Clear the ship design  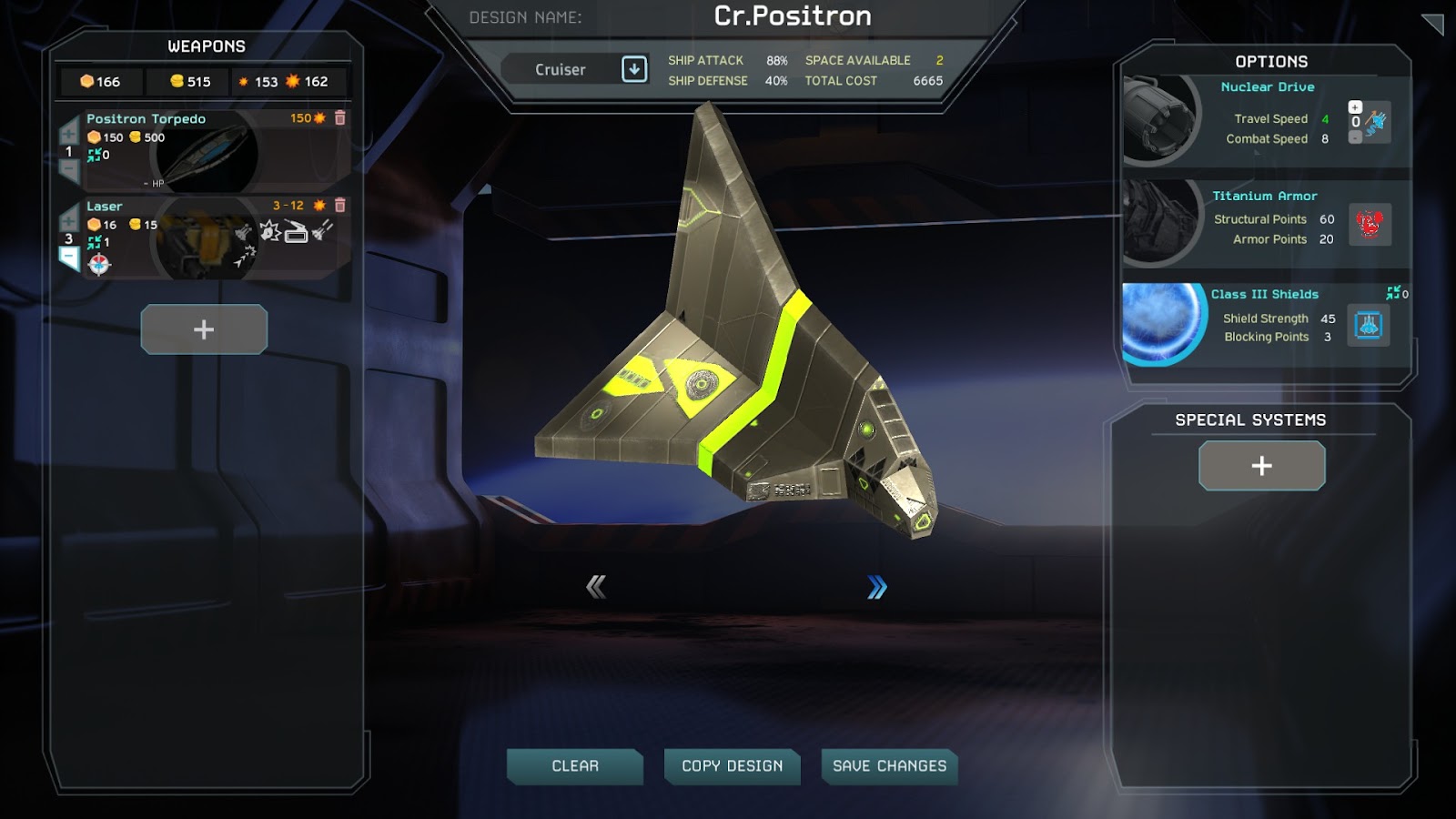tap(575, 766)
